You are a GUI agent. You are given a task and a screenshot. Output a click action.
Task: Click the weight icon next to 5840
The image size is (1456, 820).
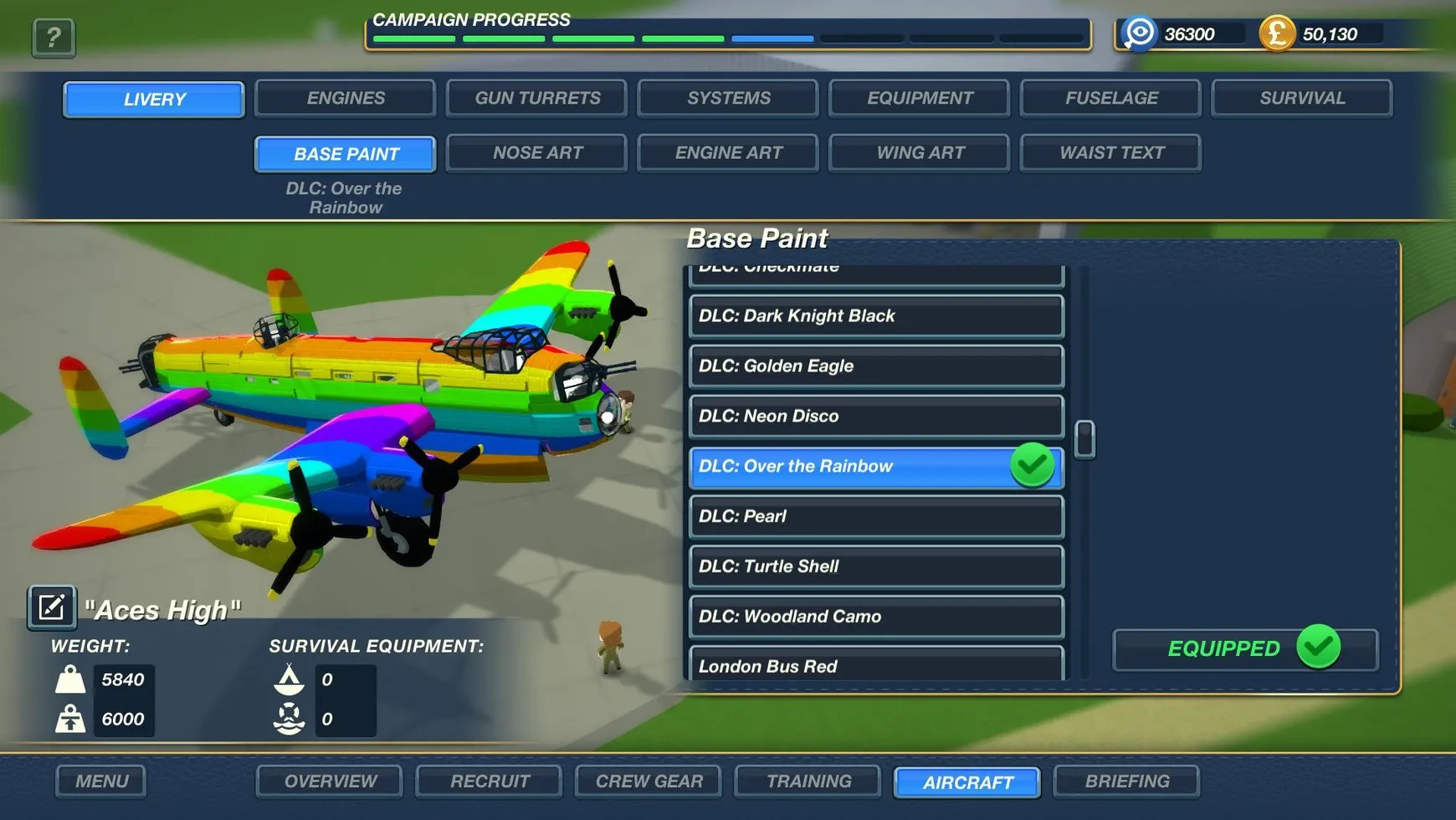coord(71,679)
